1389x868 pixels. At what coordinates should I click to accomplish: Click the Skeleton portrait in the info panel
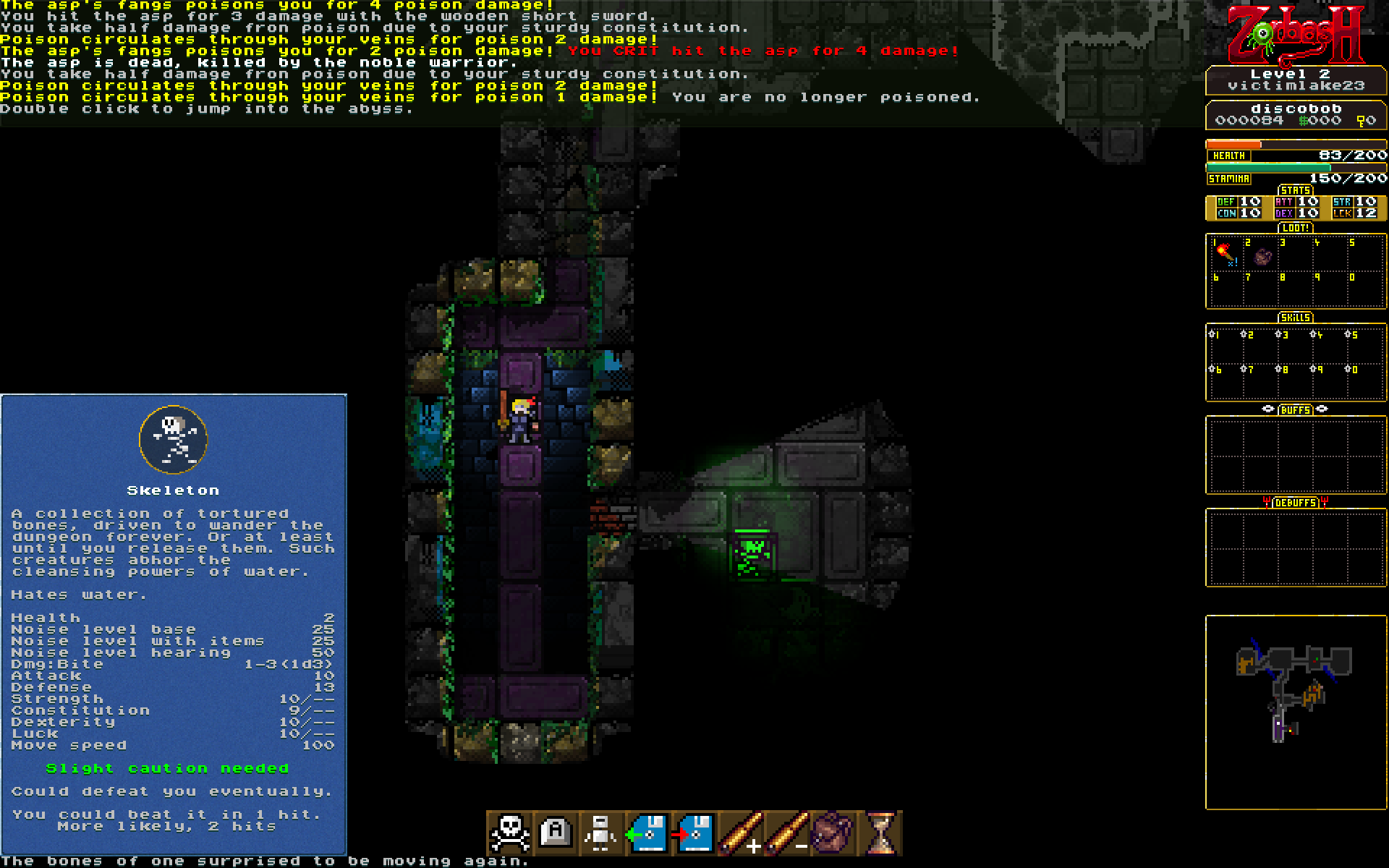[x=174, y=439]
